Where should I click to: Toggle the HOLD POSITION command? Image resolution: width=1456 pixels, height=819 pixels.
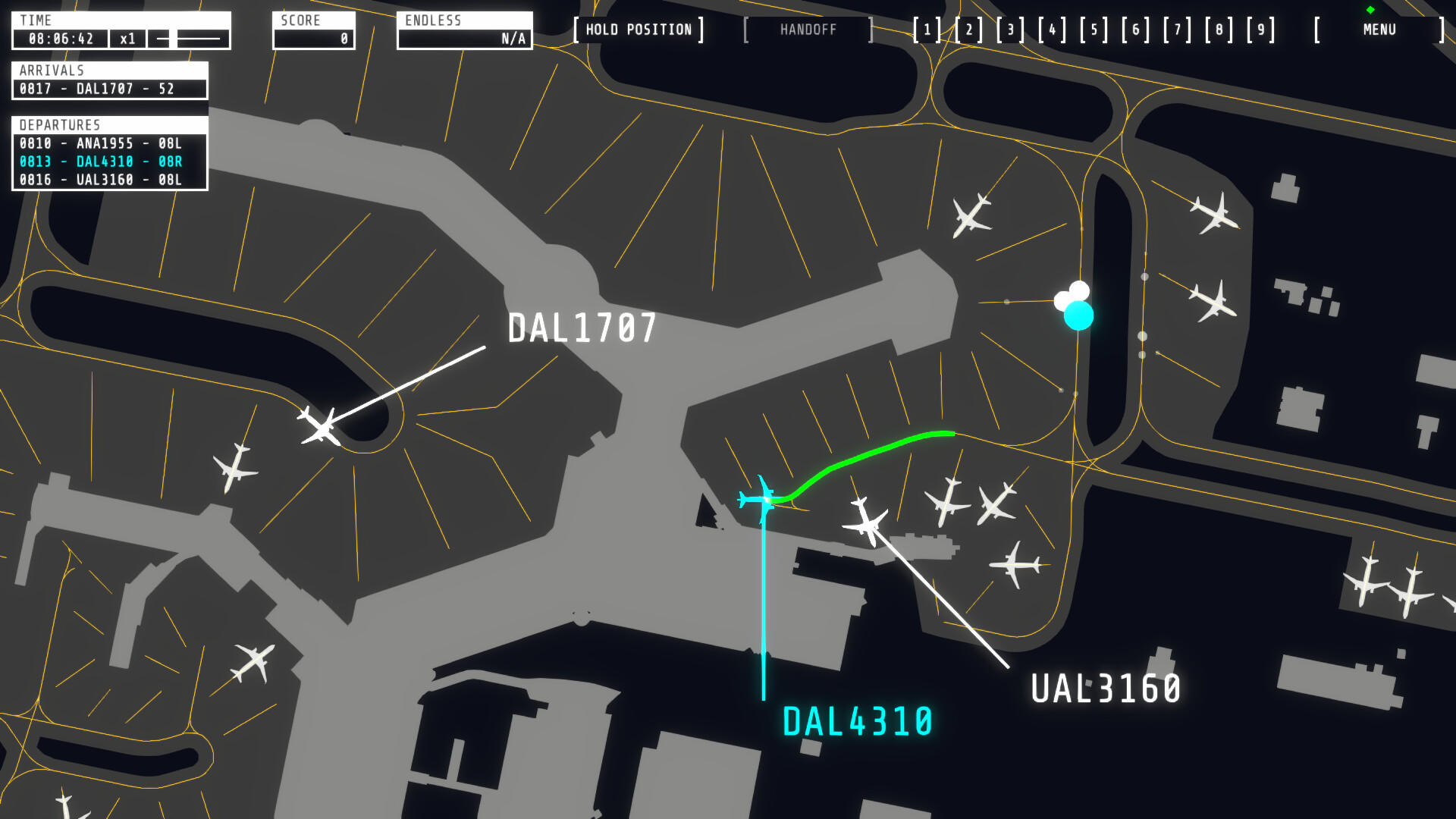(x=641, y=30)
